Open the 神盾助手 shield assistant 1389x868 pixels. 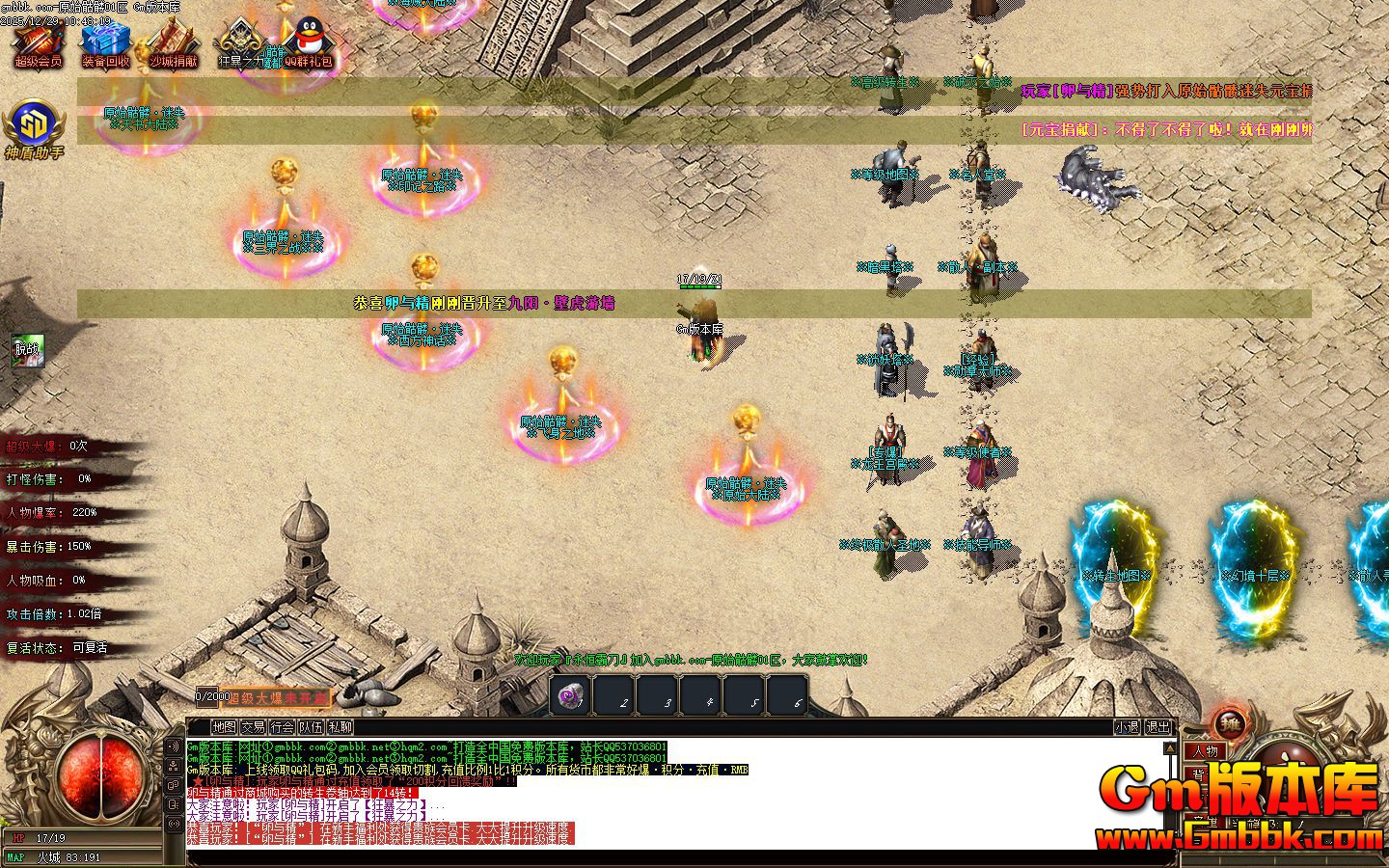tap(34, 128)
